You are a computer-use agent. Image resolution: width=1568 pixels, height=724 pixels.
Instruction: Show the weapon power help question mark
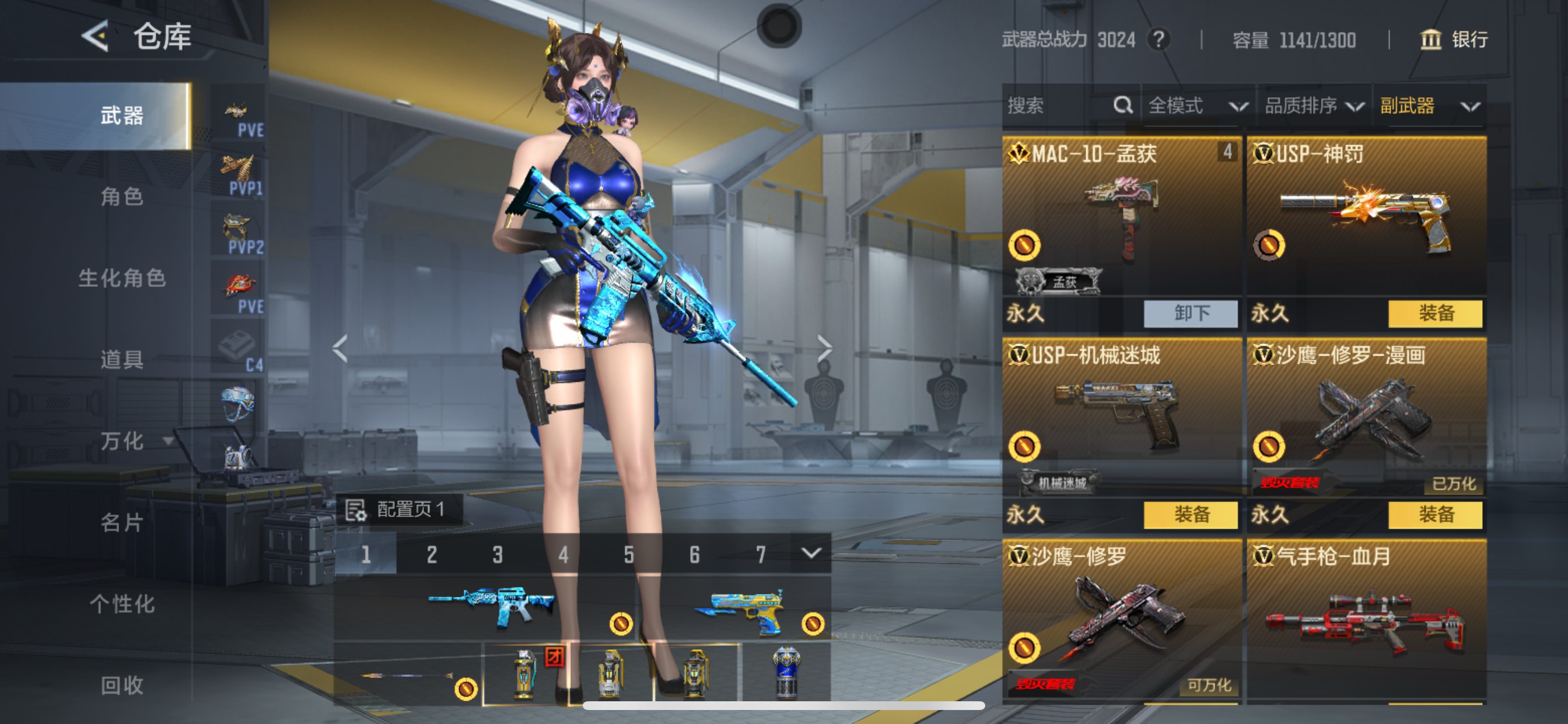point(1158,40)
